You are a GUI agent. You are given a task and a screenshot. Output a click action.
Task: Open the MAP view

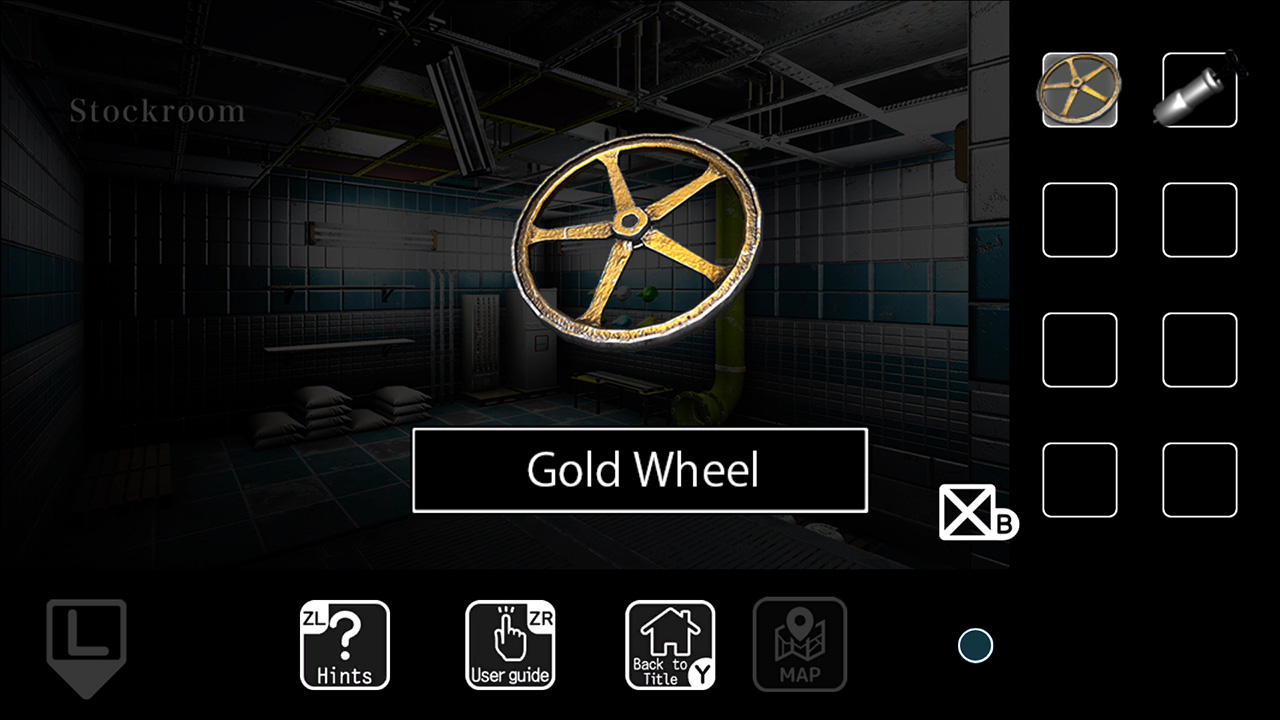click(x=800, y=645)
